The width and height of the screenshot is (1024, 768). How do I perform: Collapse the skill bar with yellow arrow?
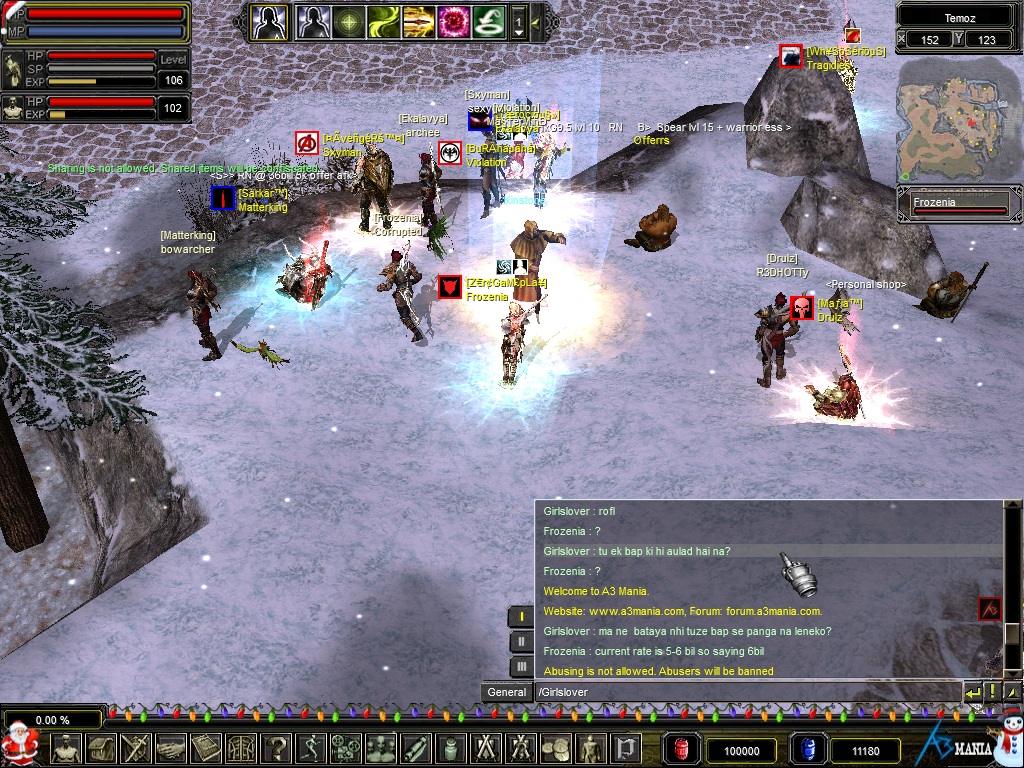(536, 22)
